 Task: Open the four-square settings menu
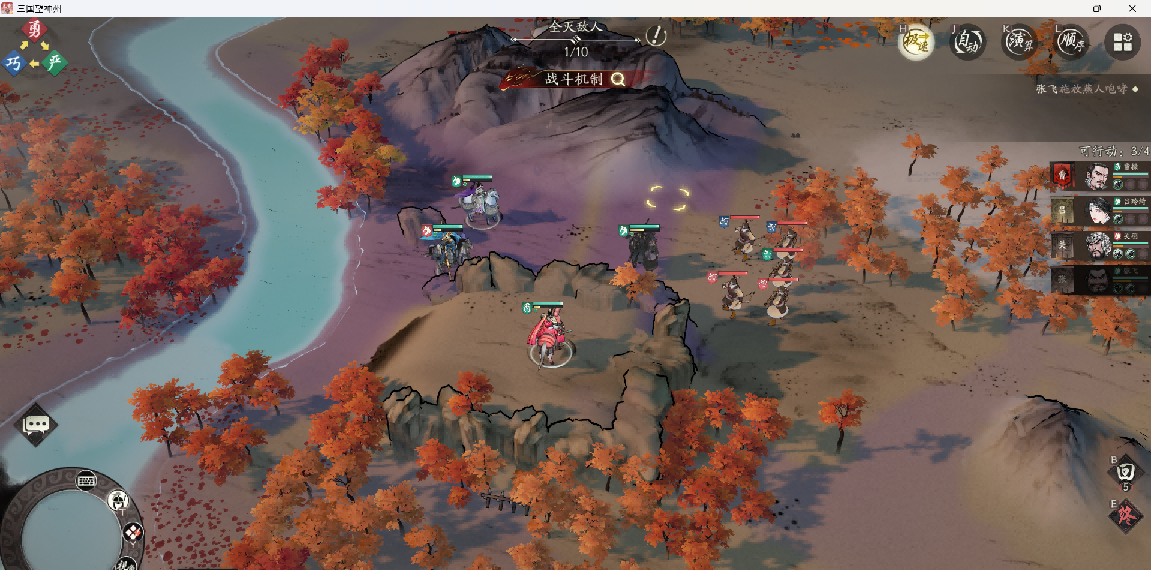pos(1122,42)
